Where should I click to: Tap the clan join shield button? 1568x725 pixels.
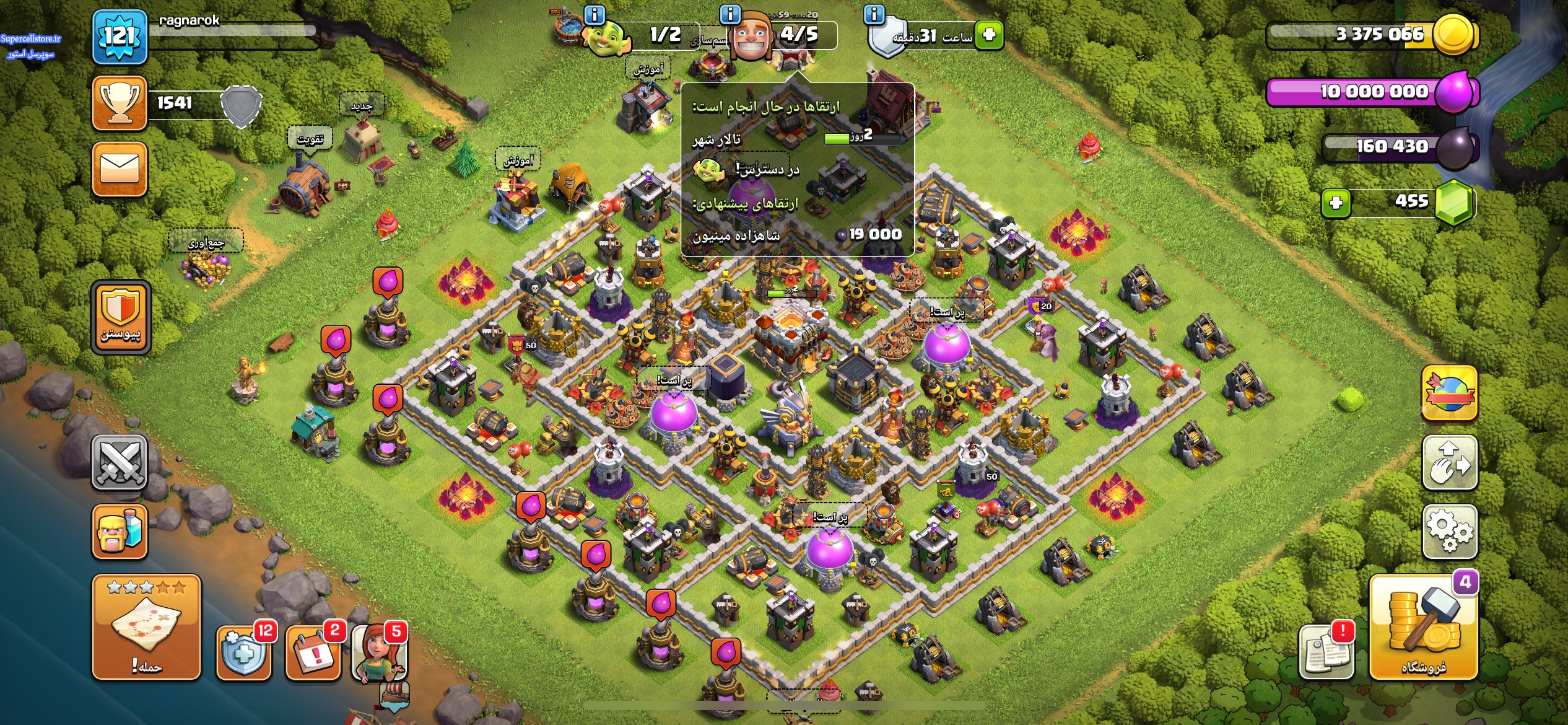[121, 317]
